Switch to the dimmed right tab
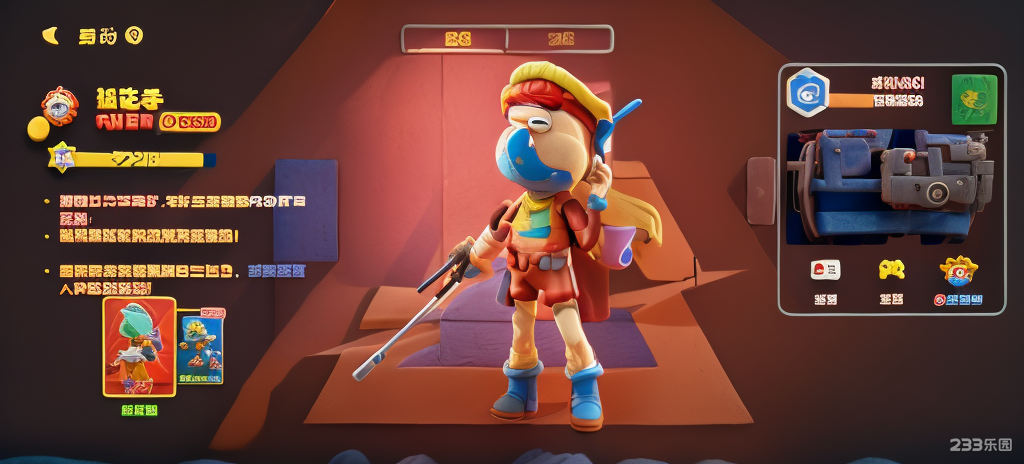 [x=560, y=39]
